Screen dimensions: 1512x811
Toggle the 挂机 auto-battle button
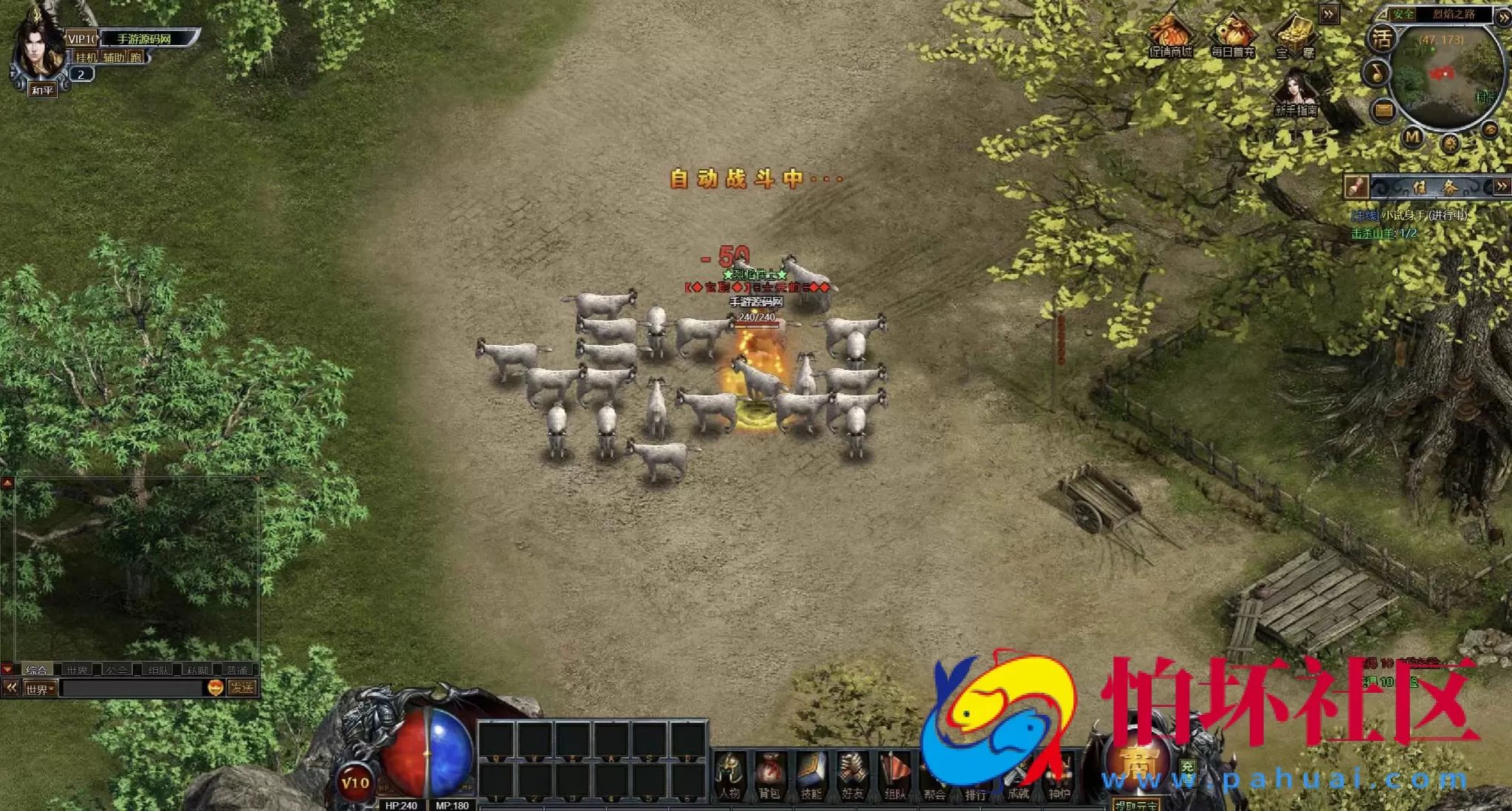[86, 58]
